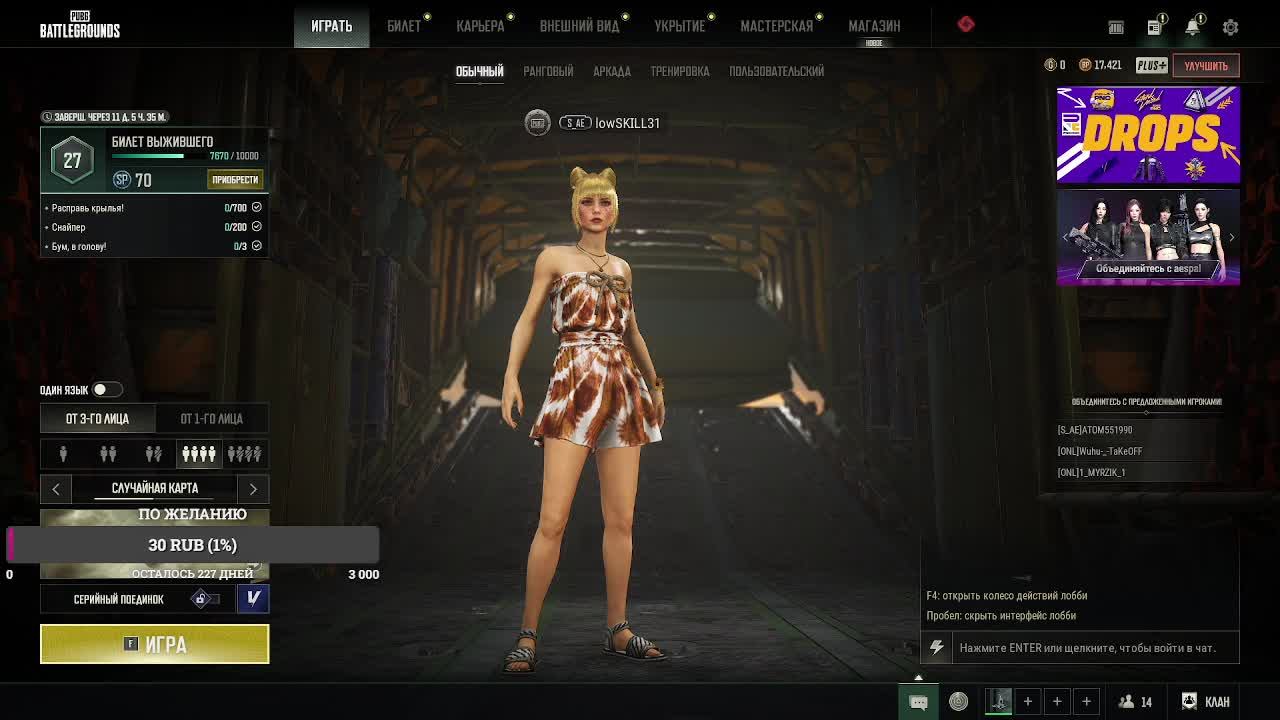Screen dimensions: 1280x720
Task: Open the settings gear icon
Action: click(x=1231, y=27)
